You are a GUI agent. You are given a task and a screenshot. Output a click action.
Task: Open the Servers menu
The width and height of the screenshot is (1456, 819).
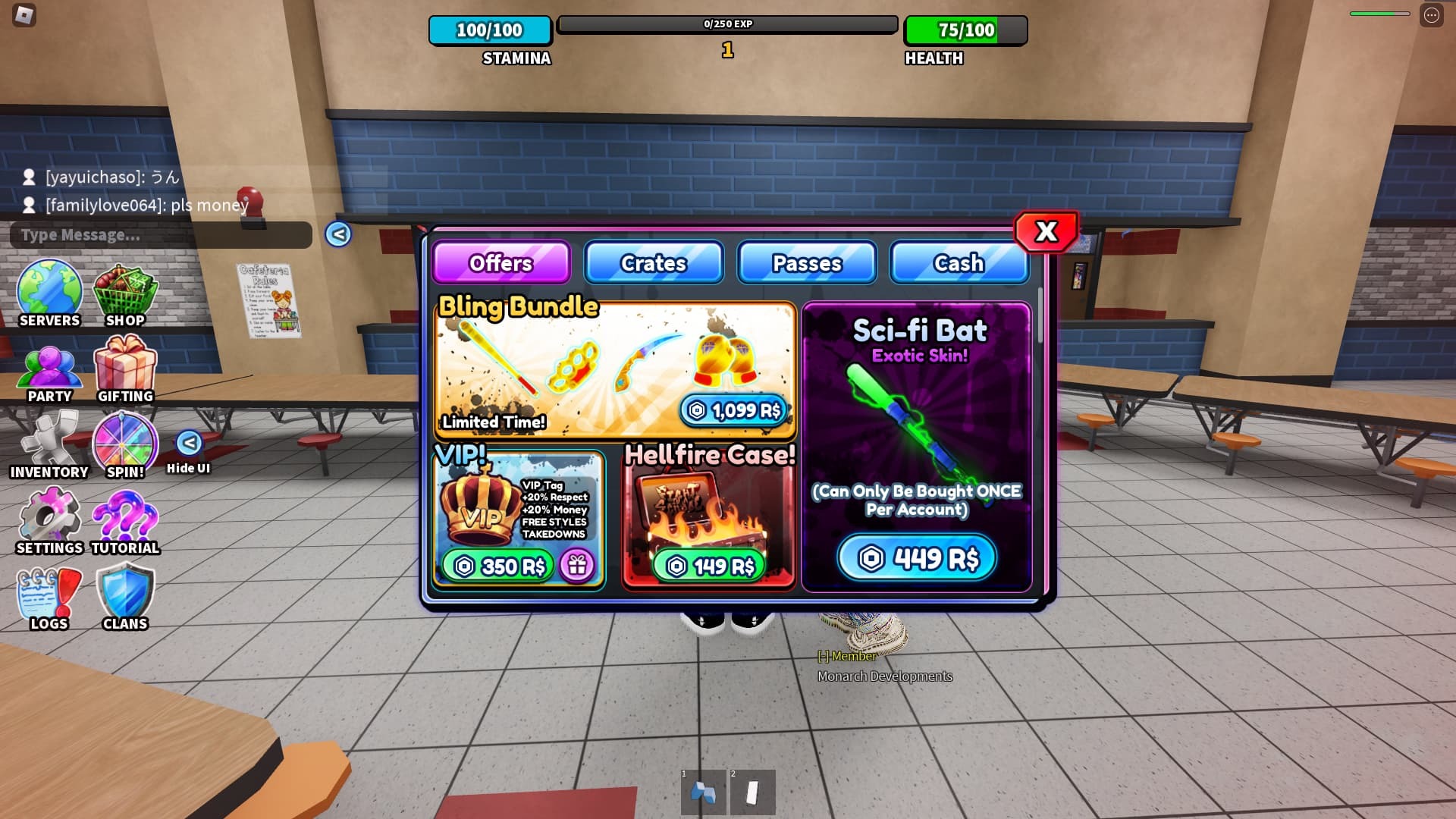pyautogui.click(x=49, y=294)
